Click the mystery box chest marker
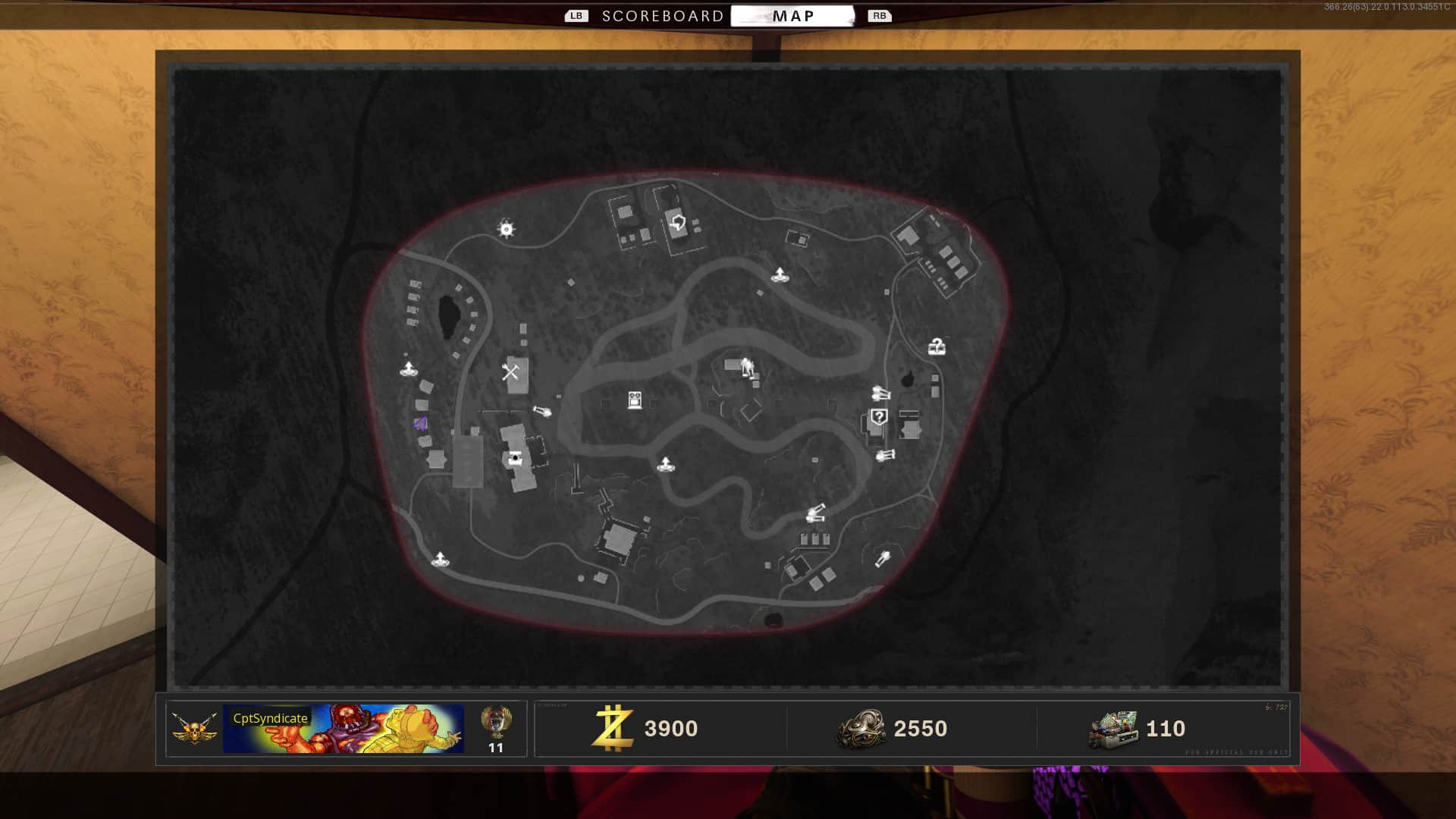The height and width of the screenshot is (819, 1456). point(937,347)
